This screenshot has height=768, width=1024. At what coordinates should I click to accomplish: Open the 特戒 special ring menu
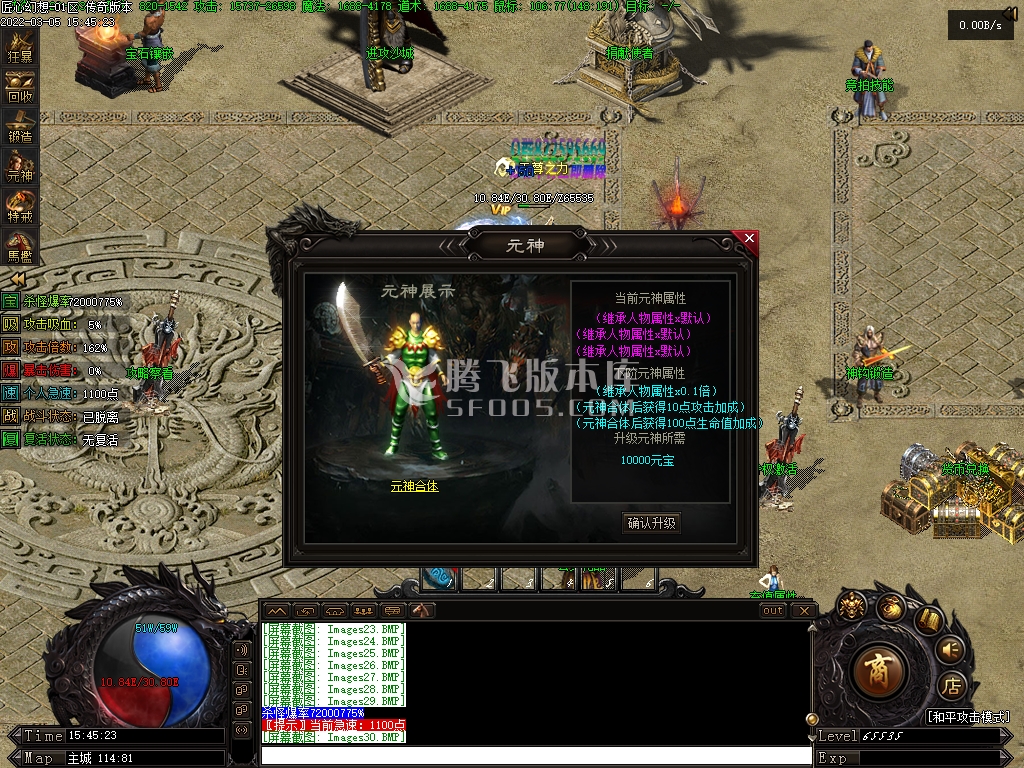pos(20,207)
